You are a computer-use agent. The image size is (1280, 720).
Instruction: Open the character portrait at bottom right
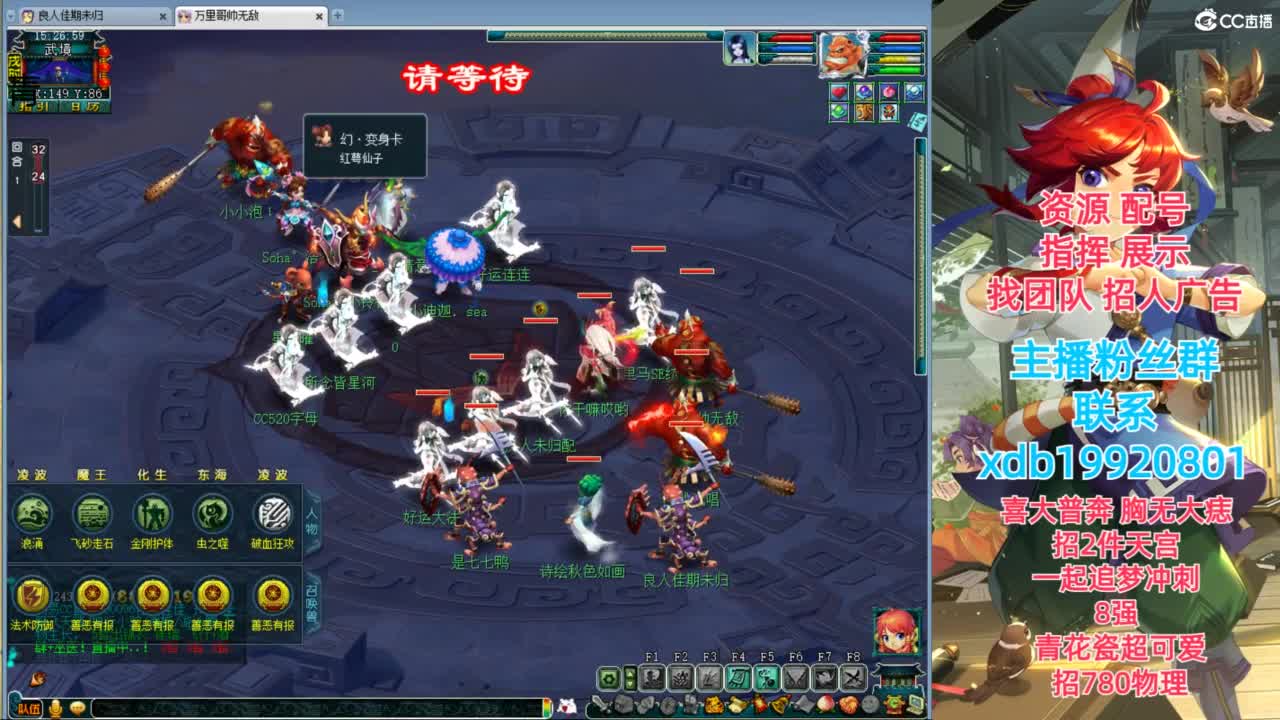click(x=895, y=634)
